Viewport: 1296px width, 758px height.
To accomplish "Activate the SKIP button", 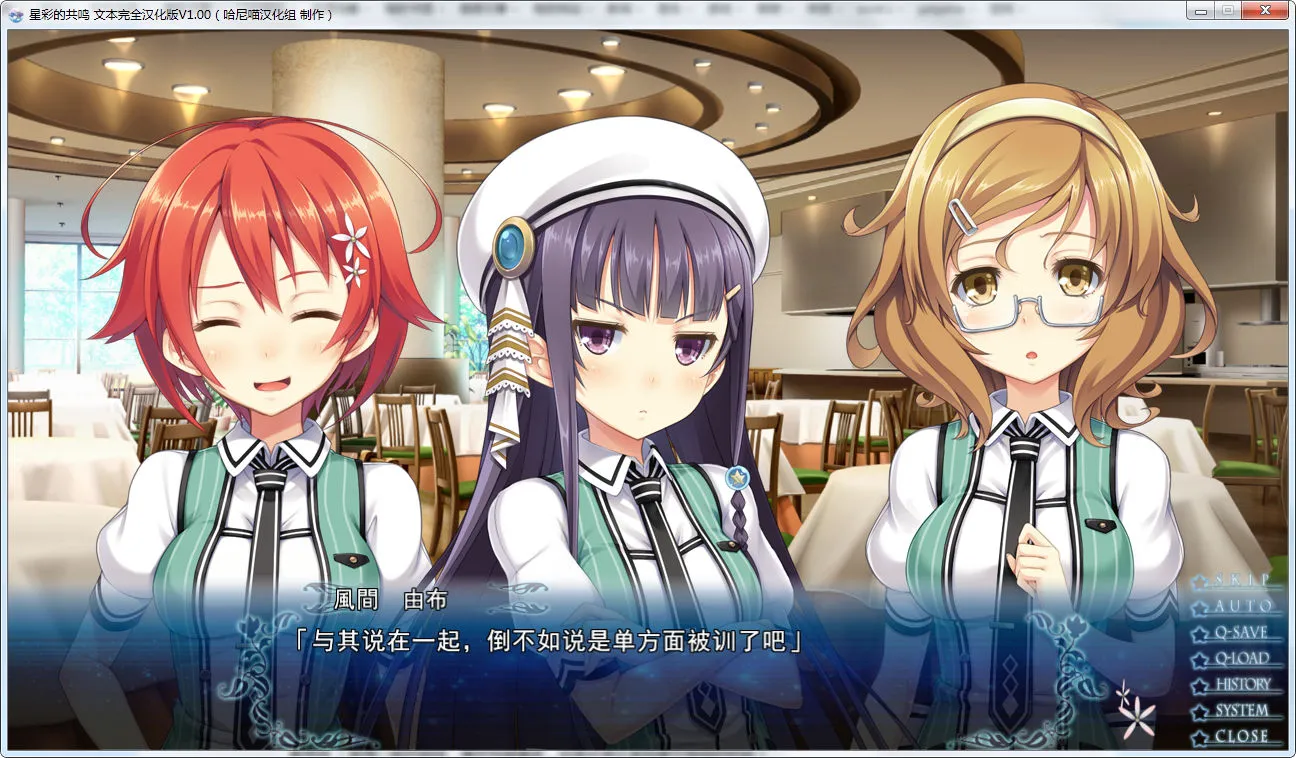I will (x=1241, y=580).
